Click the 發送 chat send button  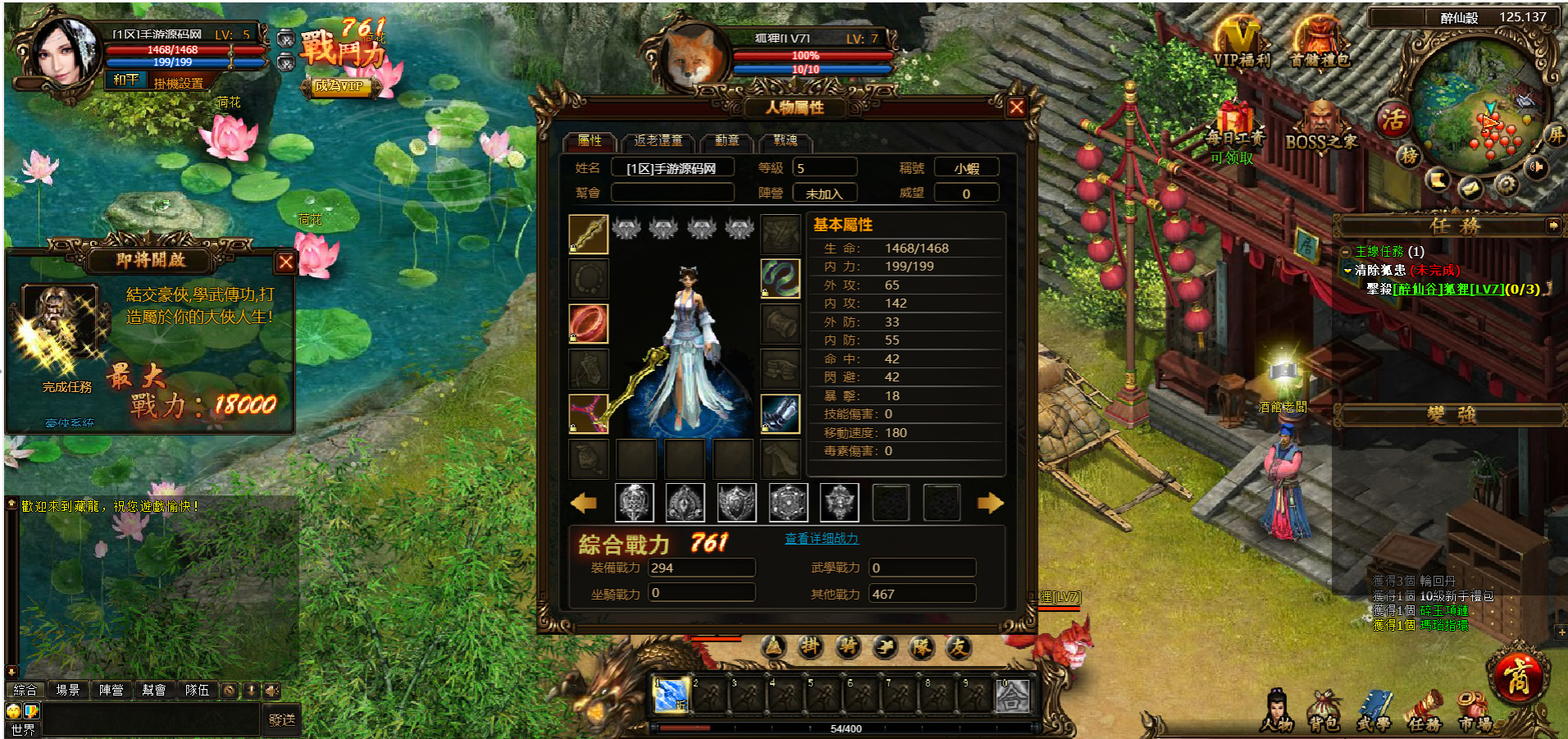pyautogui.click(x=281, y=719)
